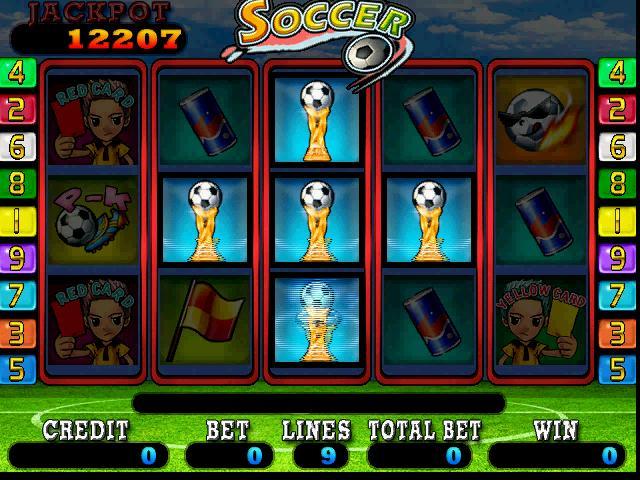Select the green payline 4 marker on the left

pyautogui.click(x=18, y=73)
